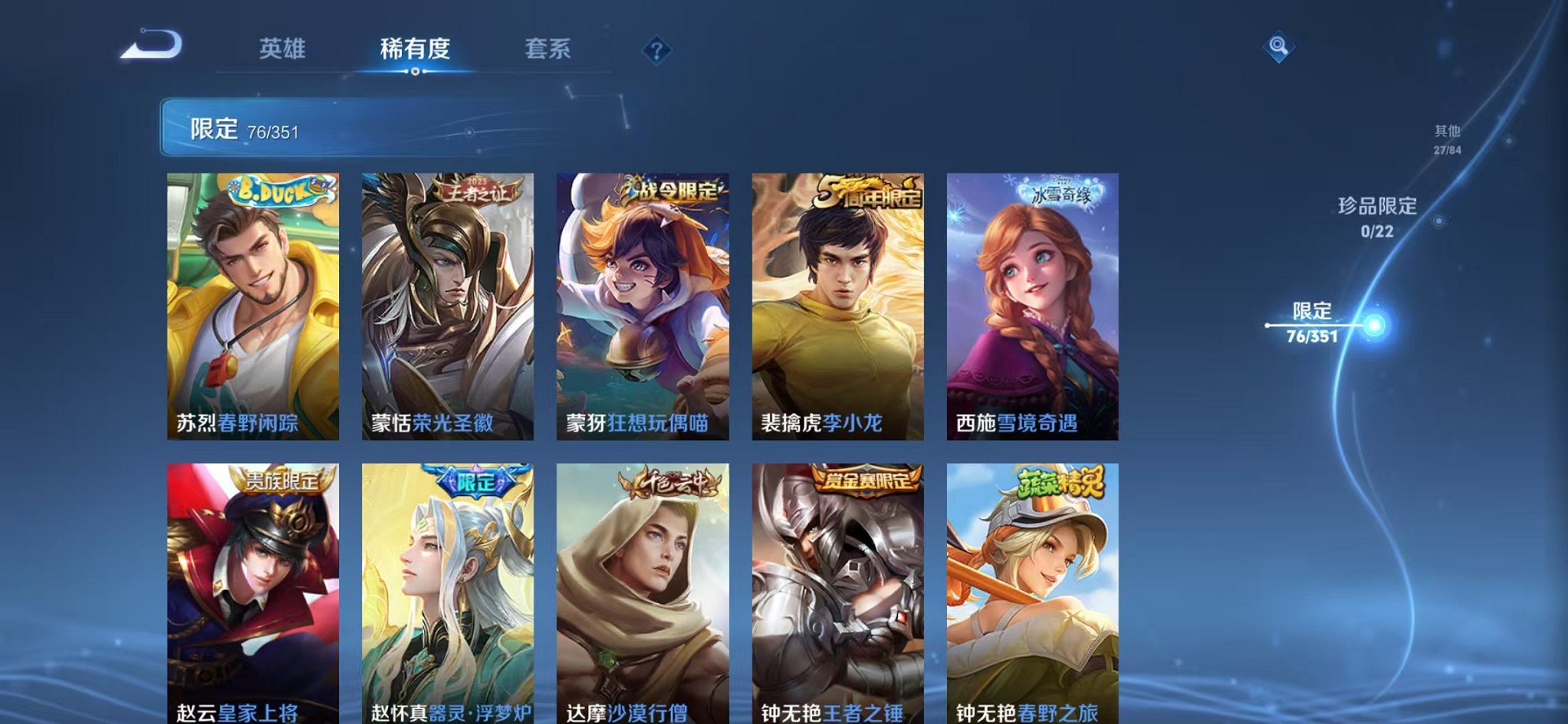Select the 稀有度 tab
Image resolution: width=1568 pixels, height=724 pixels.
coord(416,49)
